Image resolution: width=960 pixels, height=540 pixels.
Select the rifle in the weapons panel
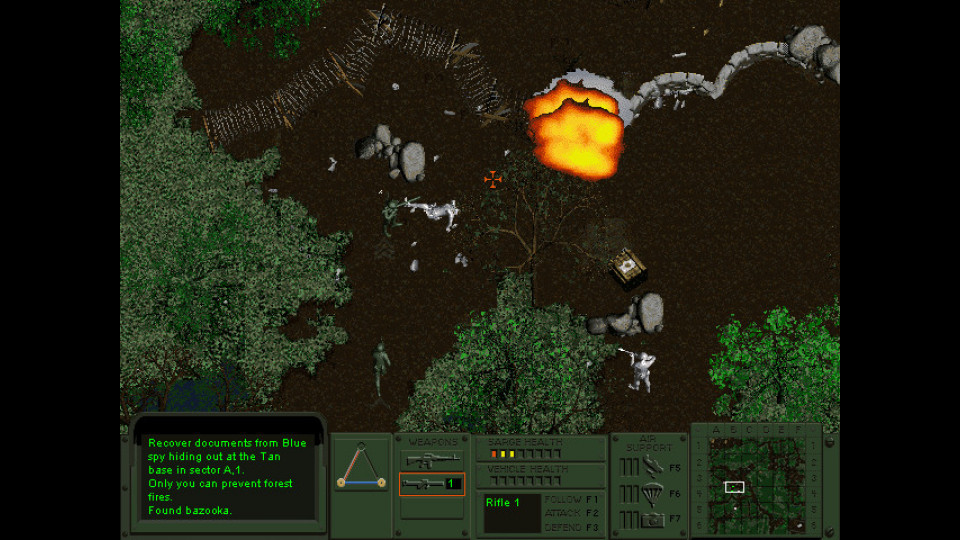click(431, 460)
